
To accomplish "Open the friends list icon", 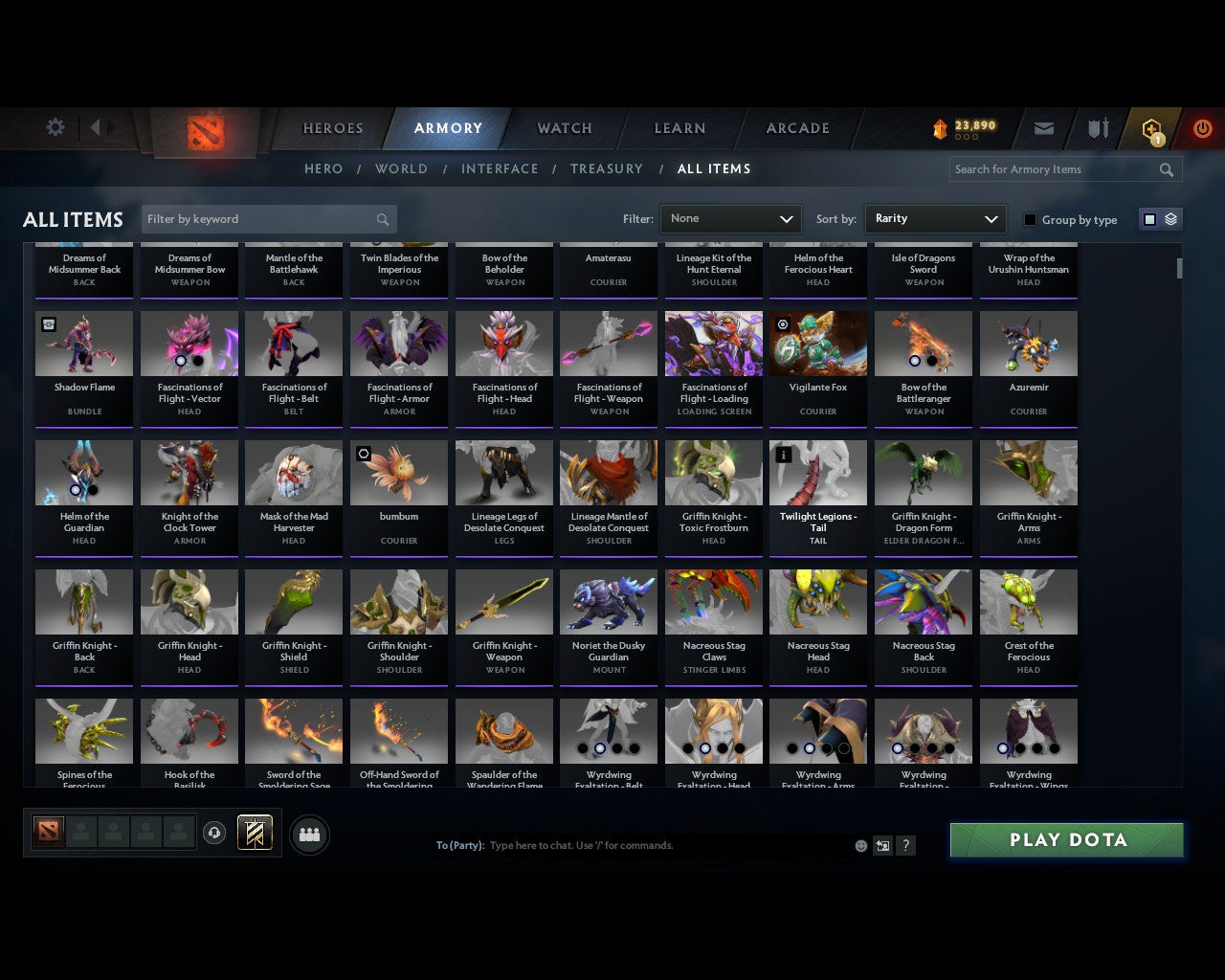I will (x=309, y=835).
